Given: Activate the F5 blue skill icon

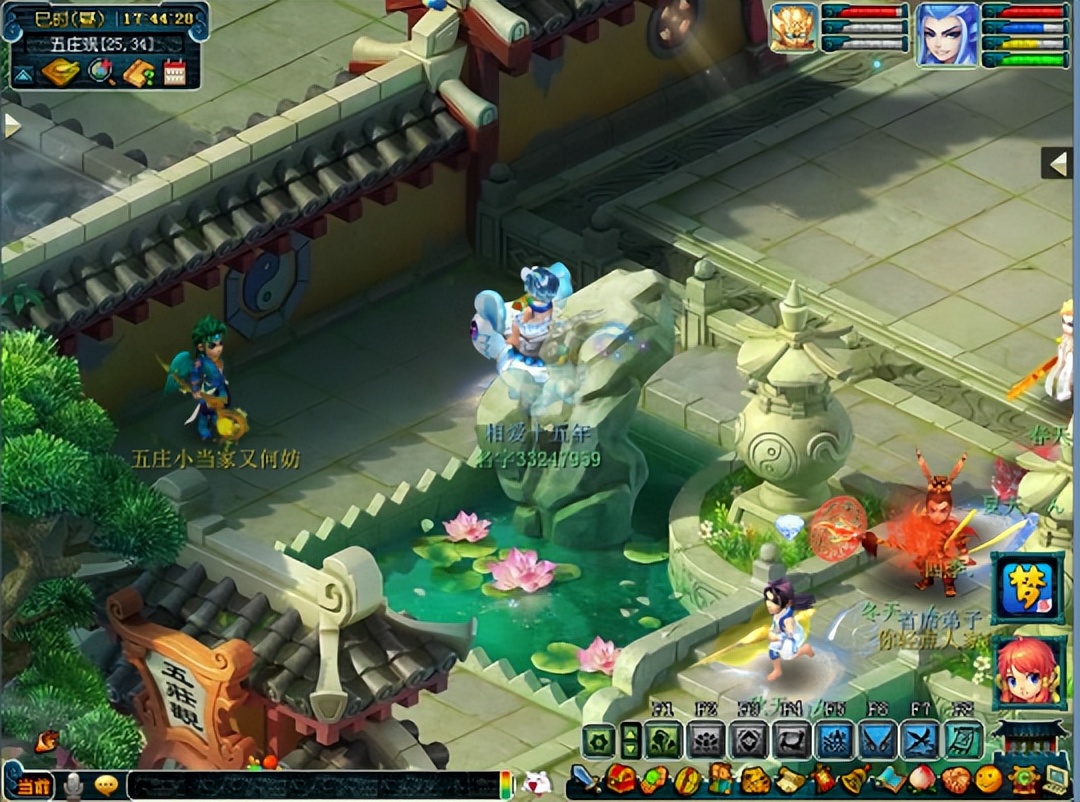Looking at the screenshot, I should click(x=835, y=741).
